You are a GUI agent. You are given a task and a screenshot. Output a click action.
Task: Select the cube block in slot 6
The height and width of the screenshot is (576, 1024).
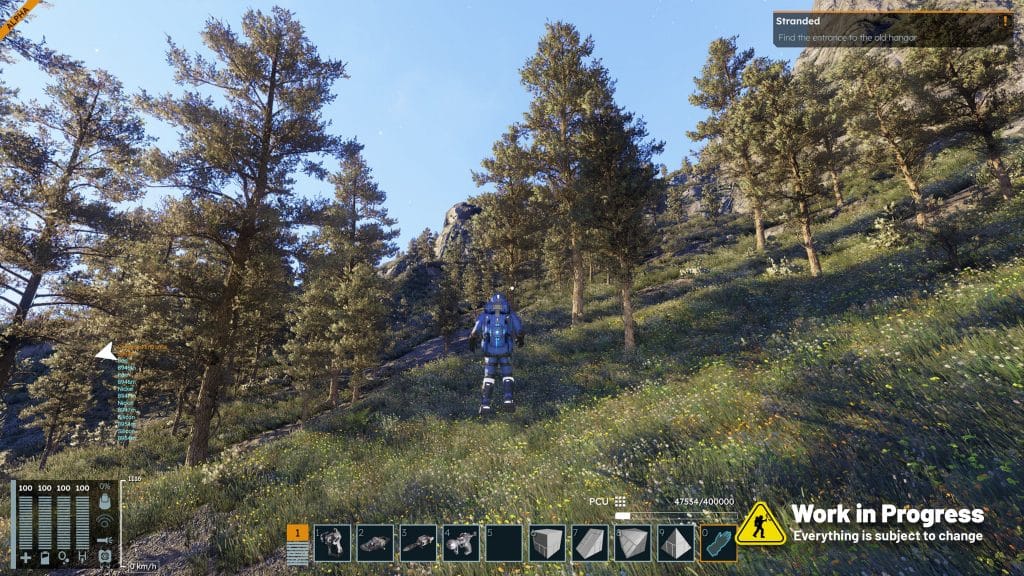coord(547,543)
